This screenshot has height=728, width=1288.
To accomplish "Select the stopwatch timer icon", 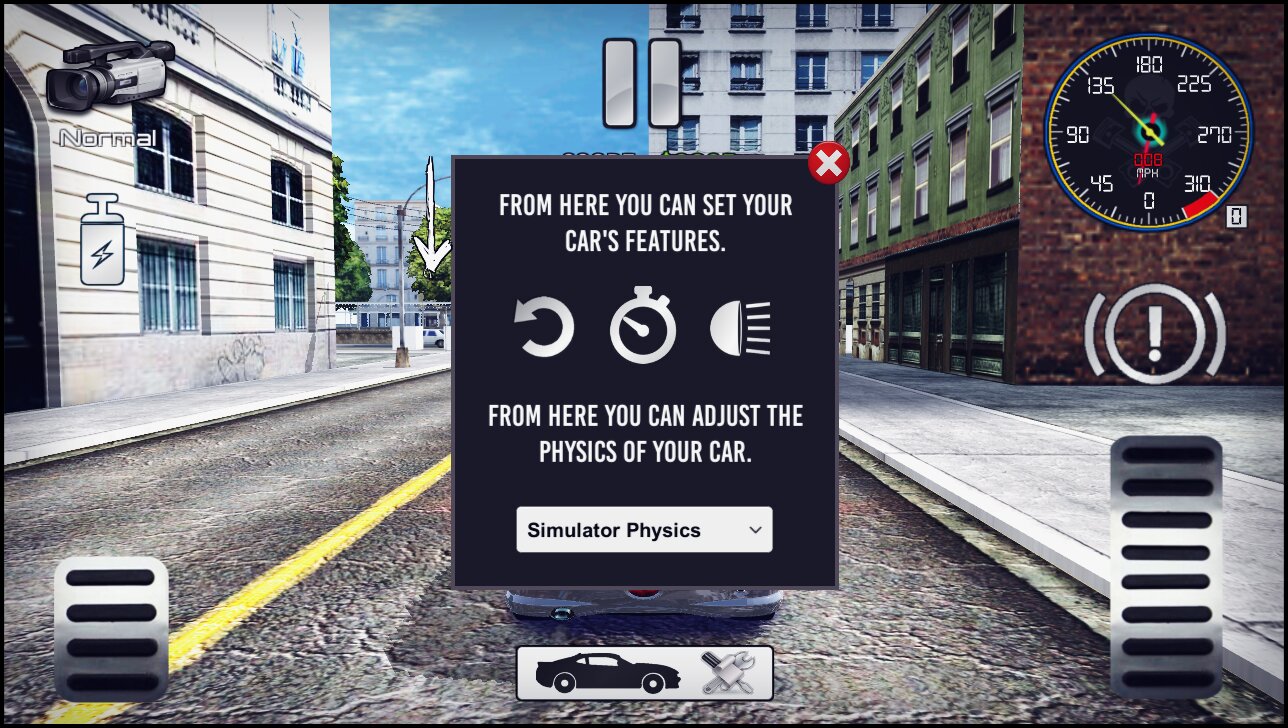I will click(x=643, y=326).
